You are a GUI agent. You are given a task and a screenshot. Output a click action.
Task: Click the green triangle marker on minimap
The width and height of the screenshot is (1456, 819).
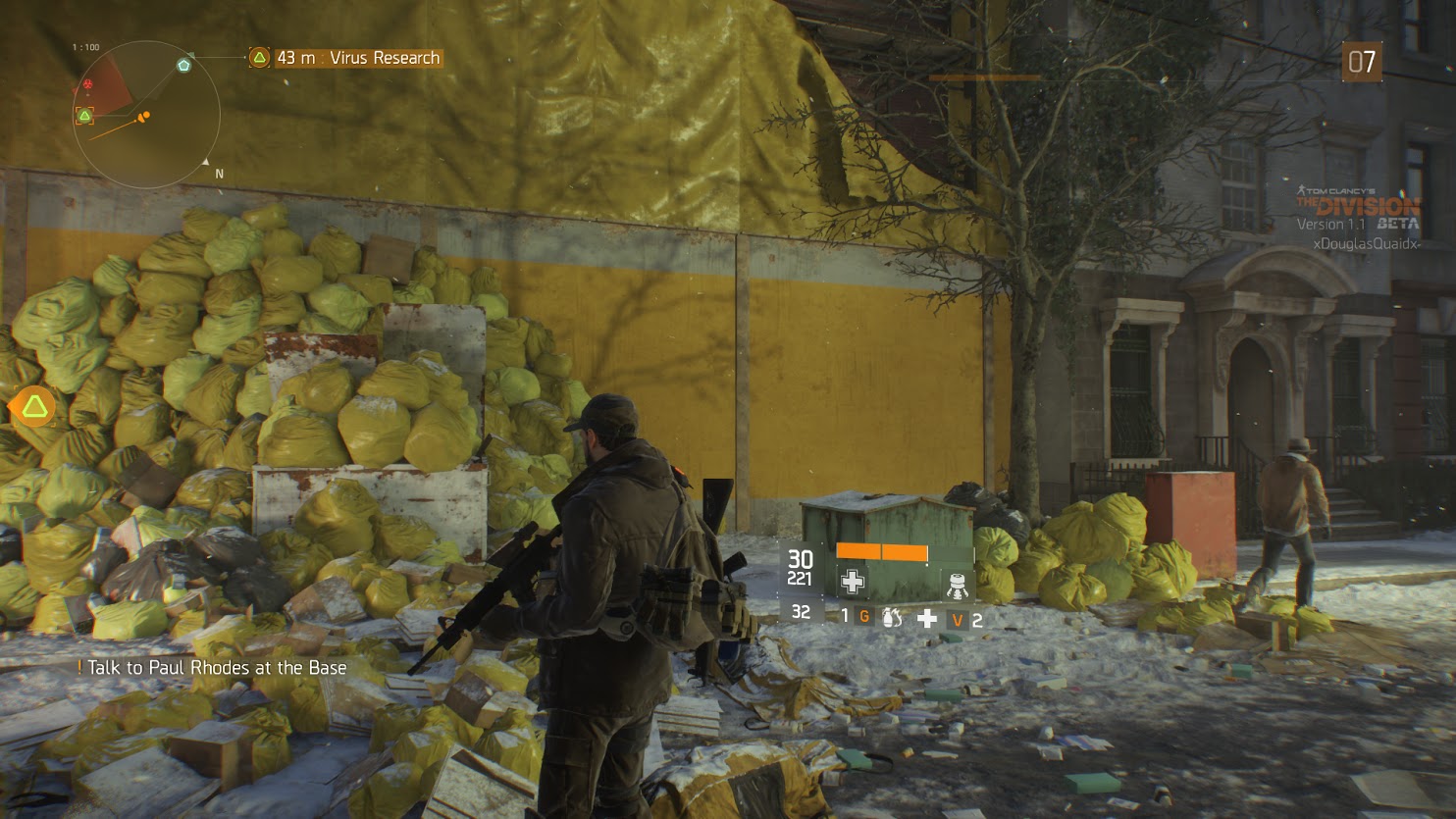(85, 116)
